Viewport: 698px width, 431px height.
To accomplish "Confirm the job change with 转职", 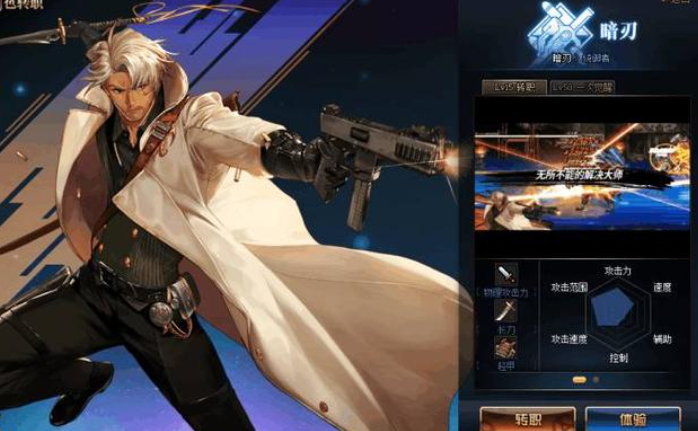I will click(x=521, y=418).
